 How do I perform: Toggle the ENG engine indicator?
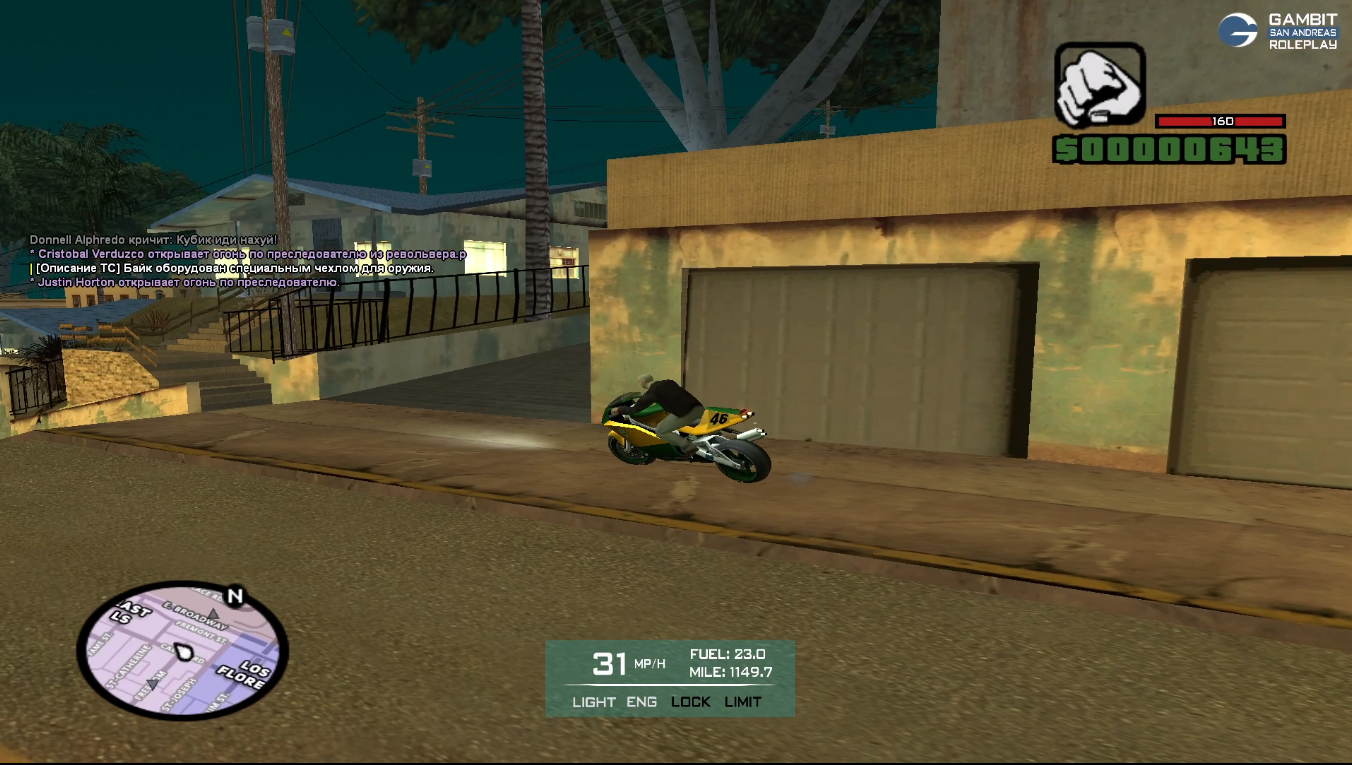coord(642,702)
